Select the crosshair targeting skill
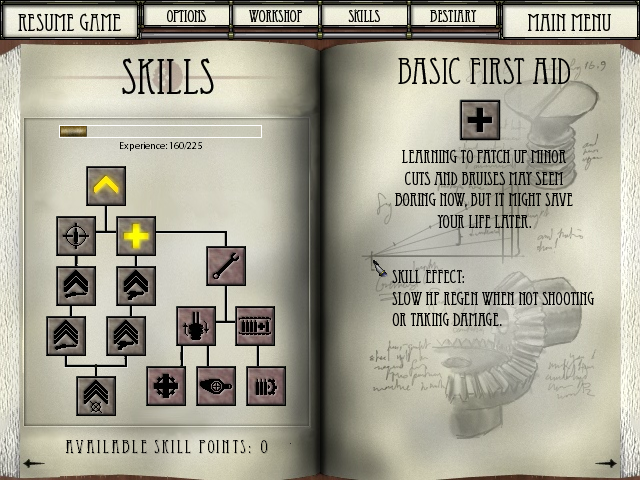The width and height of the screenshot is (640, 480). [x=76, y=236]
